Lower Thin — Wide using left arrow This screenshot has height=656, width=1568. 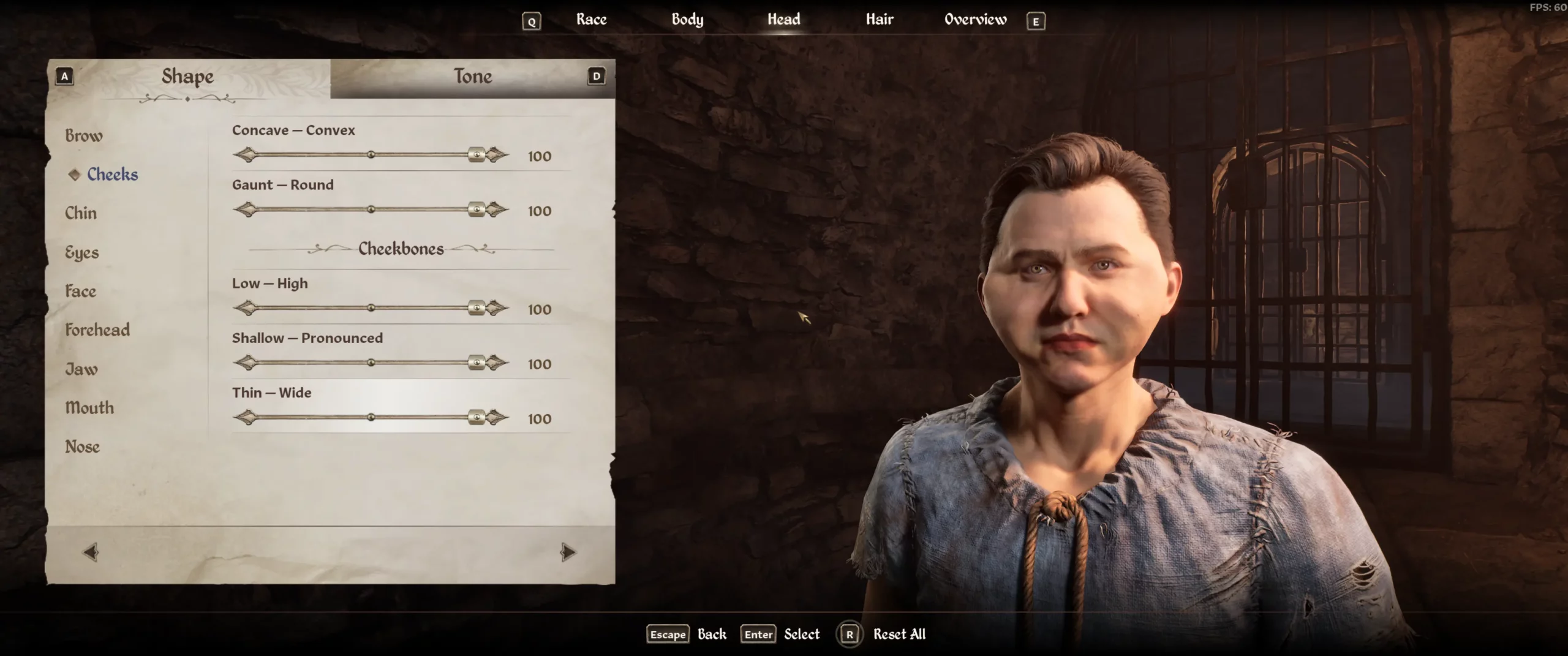pyautogui.click(x=246, y=418)
